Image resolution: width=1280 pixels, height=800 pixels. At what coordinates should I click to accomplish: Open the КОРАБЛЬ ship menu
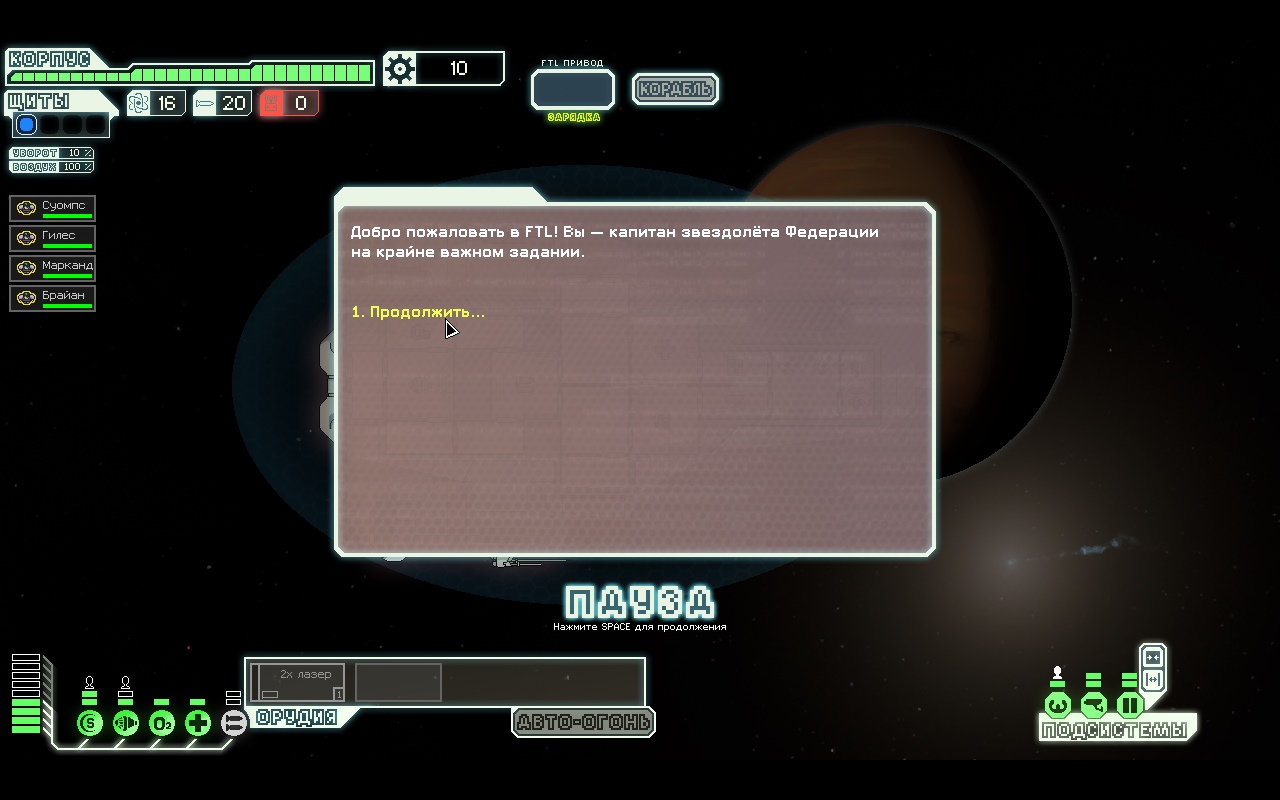(676, 89)
